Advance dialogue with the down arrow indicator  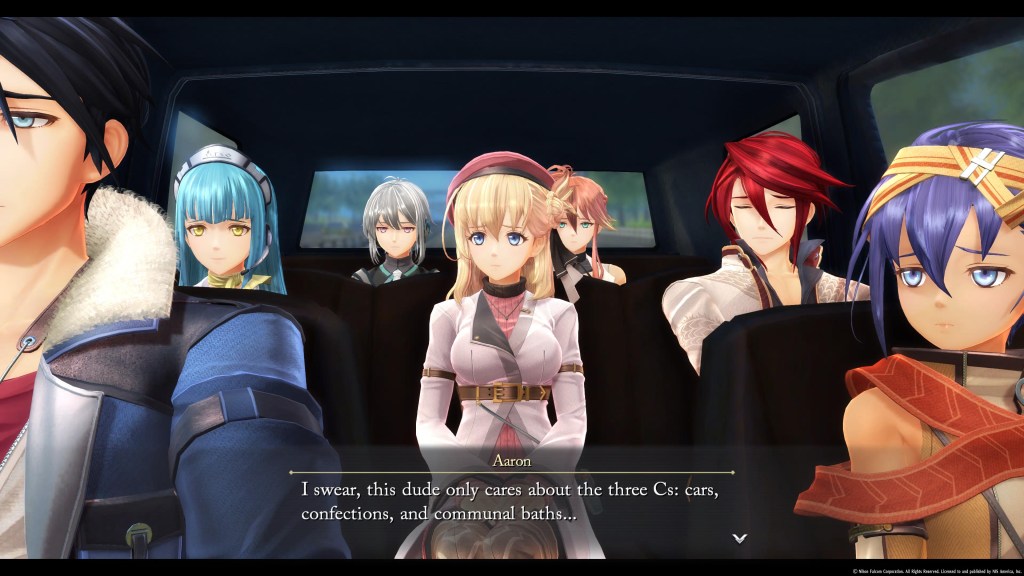click(x=739, y=538)
